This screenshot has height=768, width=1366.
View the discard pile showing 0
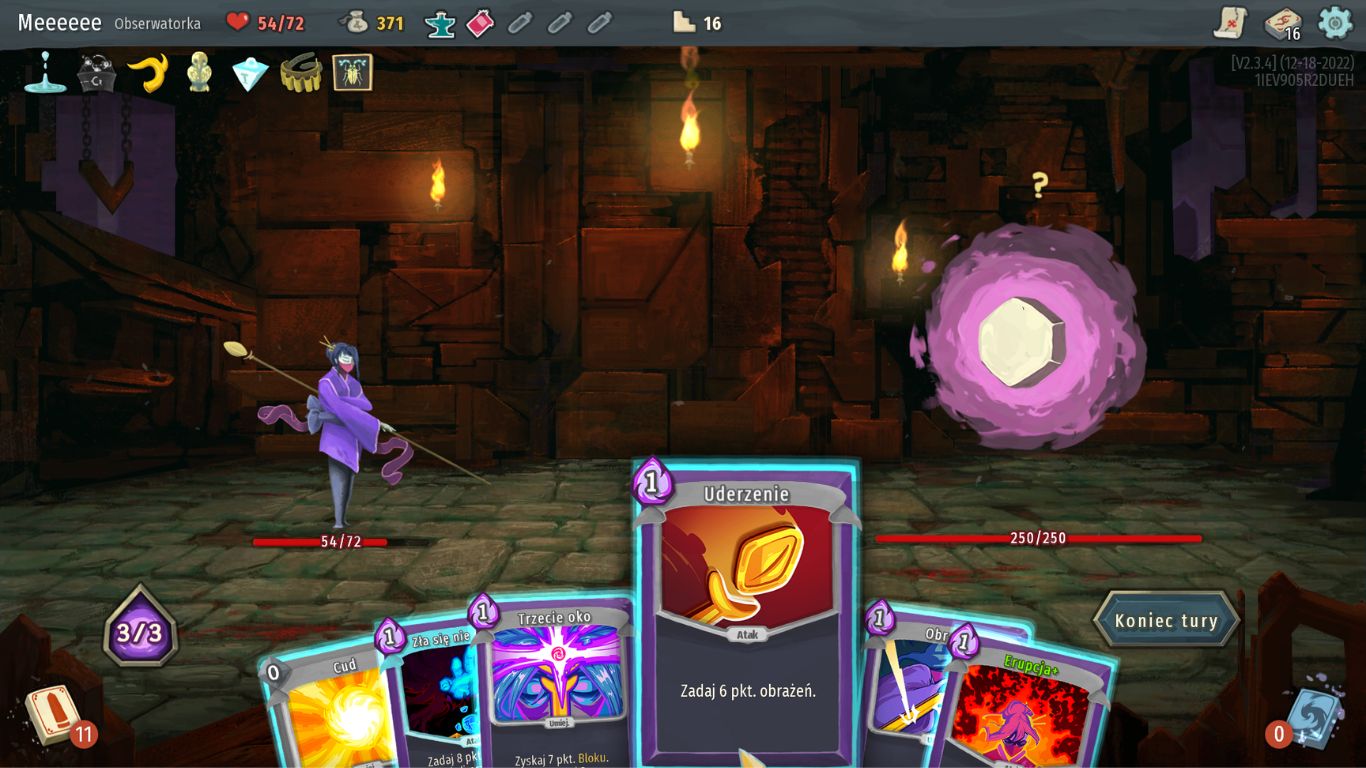pyautogui.click(x=1312, y=718)
